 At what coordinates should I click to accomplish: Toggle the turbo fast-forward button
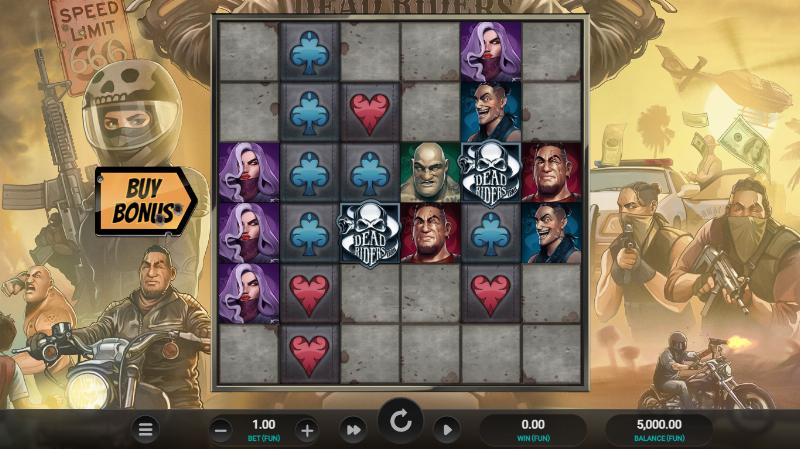click(352, 430)
